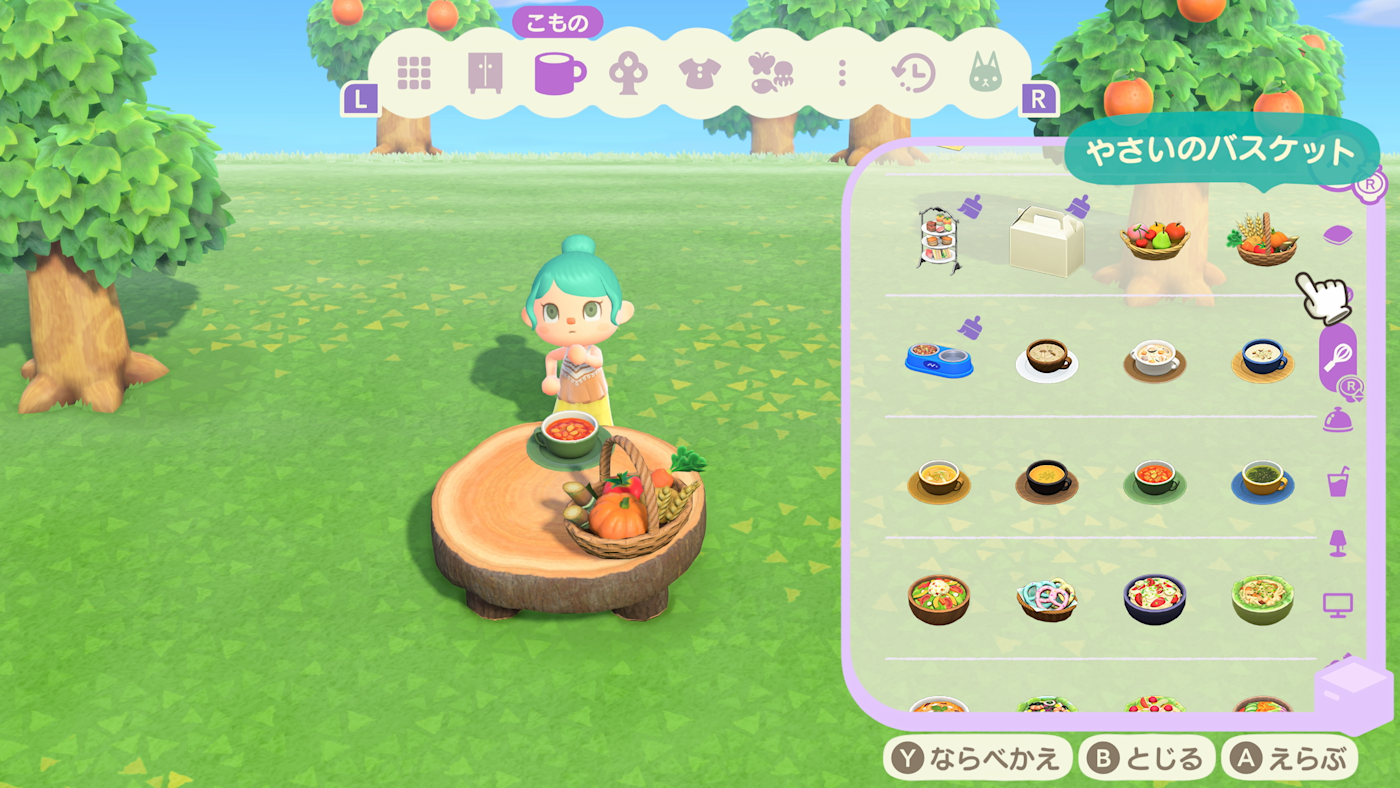Screen dimensions: 1400x788
Task: Select the wardrobe furniture category icon
Action: [486, 70]
